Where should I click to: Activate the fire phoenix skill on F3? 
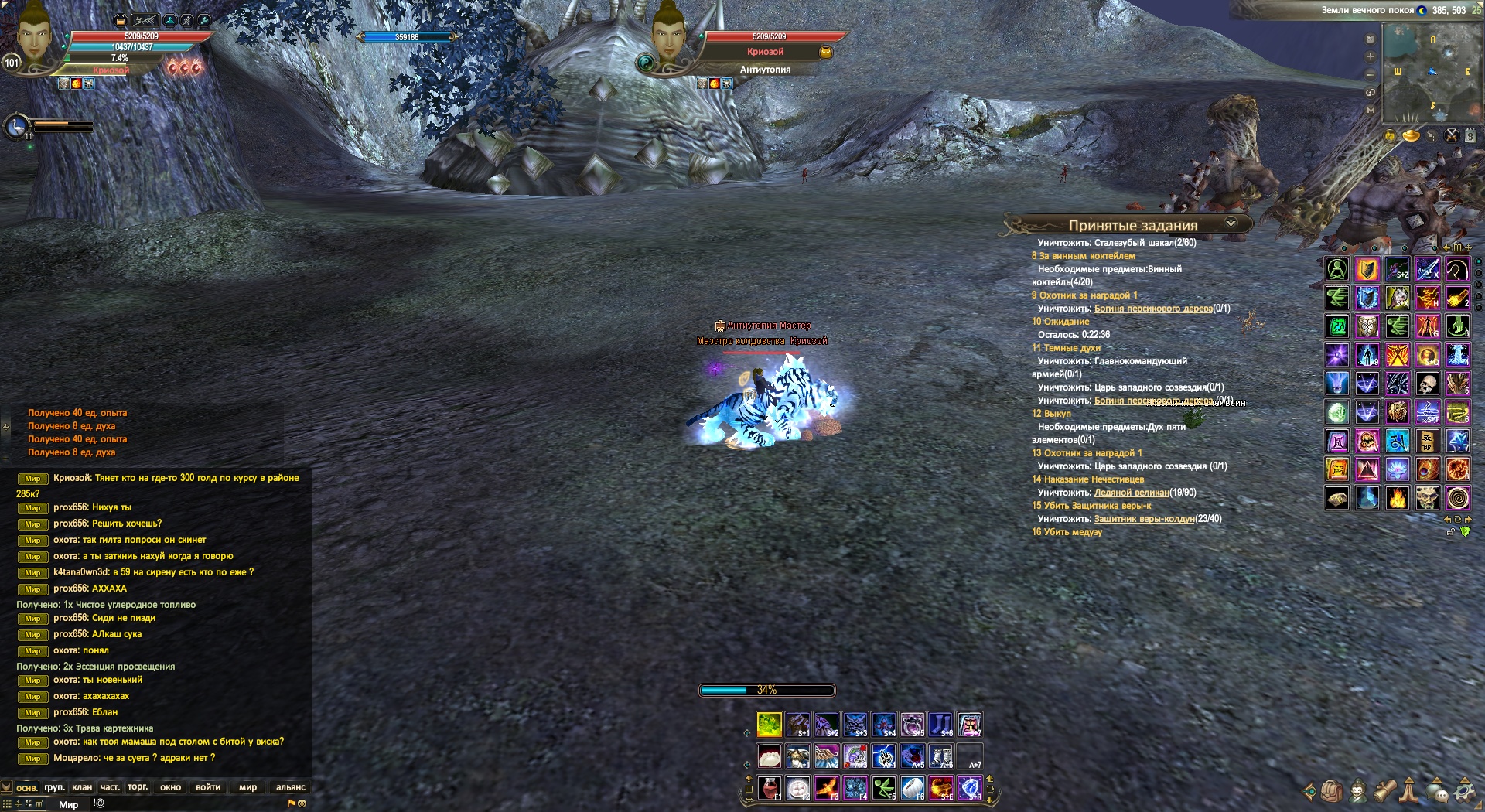point(826,788)
